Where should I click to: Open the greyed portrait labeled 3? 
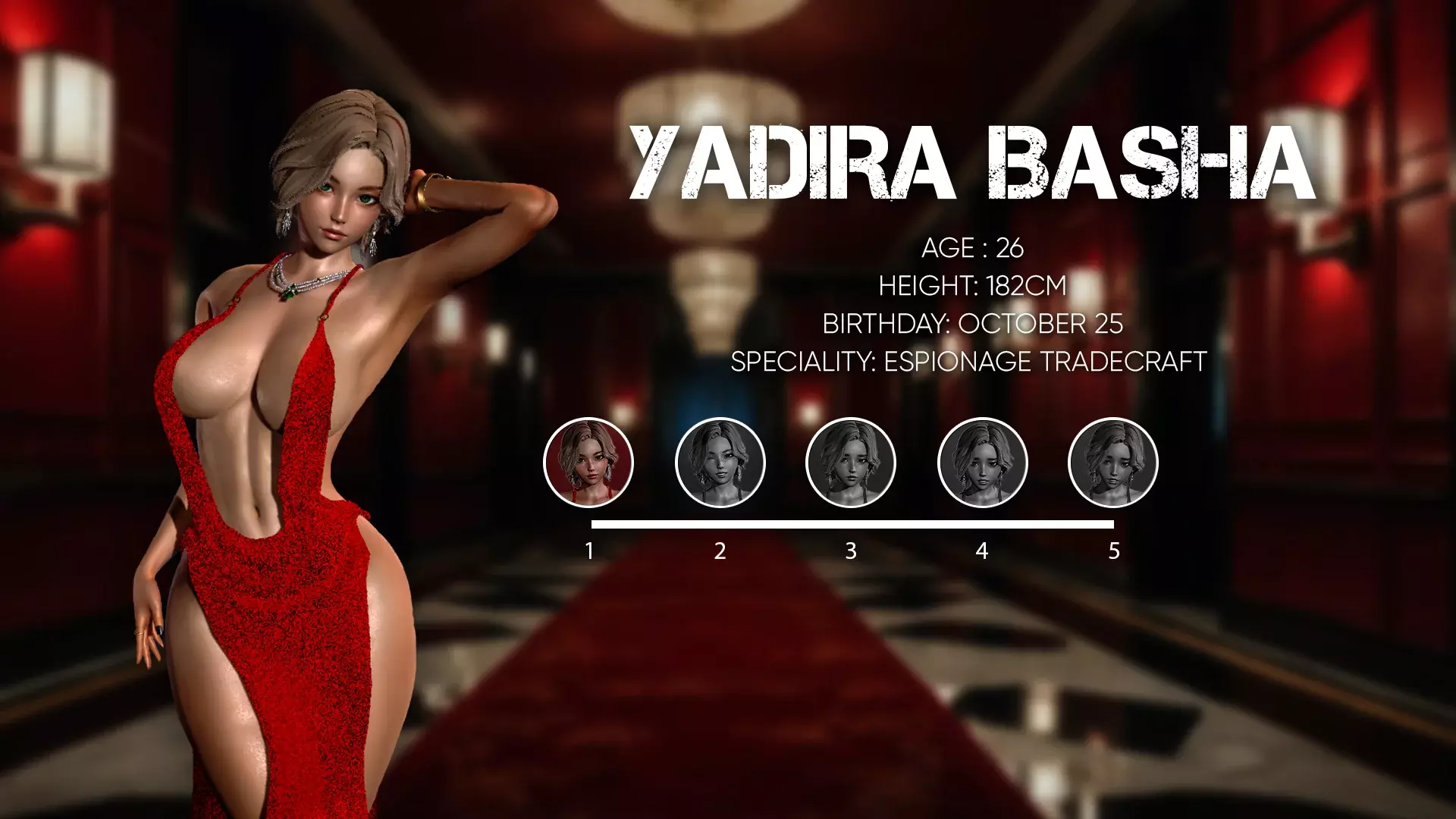click(851, 462)
